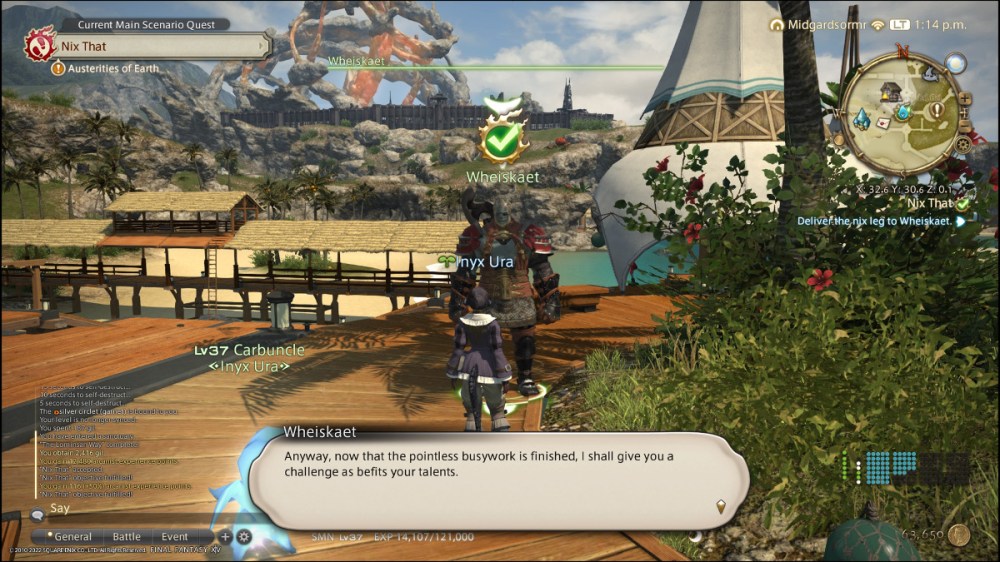This screenshot has width=1000, height=562.
Task: Switch to the Battle chat tab
Action: pos(126,537)
